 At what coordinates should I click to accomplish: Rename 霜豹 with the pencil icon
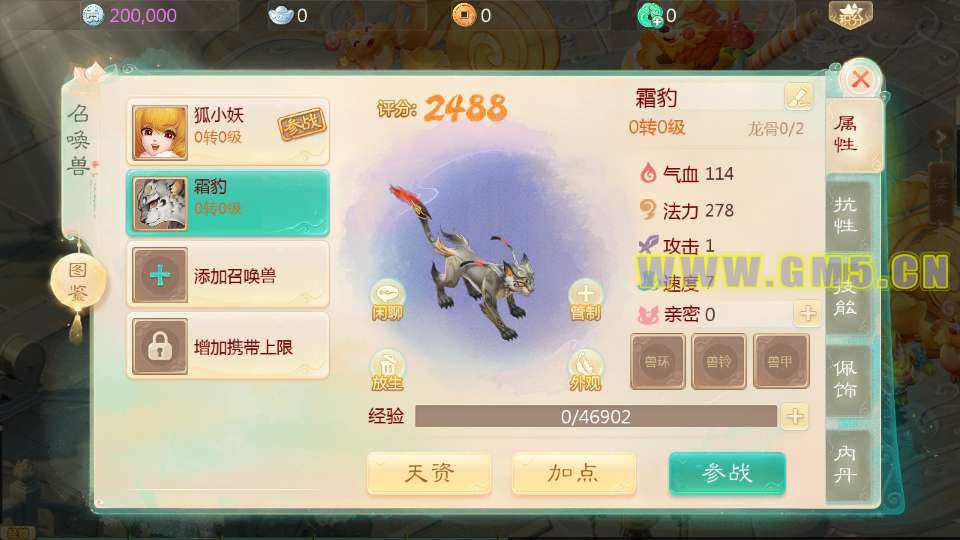798,97
